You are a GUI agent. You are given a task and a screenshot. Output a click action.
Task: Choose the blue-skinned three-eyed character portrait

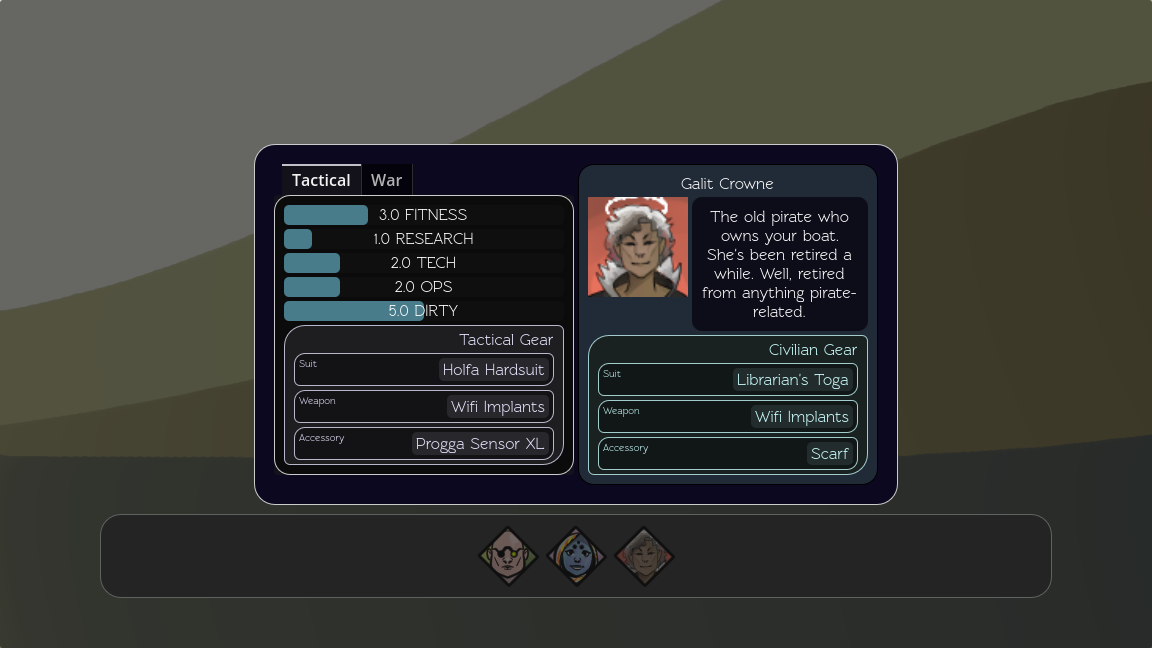point(576,556)
